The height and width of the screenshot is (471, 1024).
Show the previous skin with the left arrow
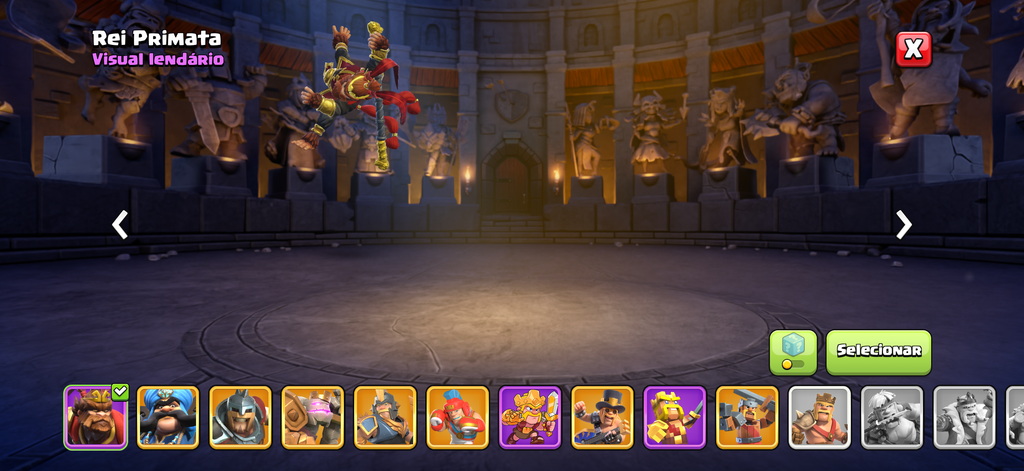[120, 225]
